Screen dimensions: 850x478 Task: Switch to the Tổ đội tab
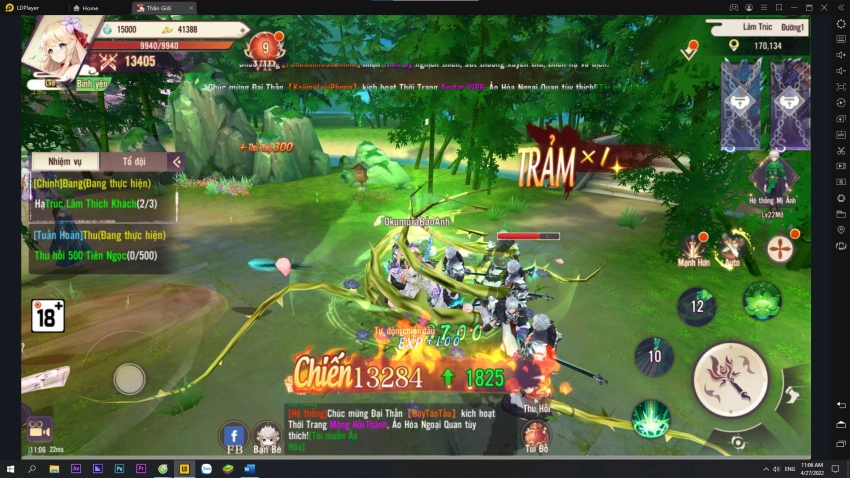point(134,162)
